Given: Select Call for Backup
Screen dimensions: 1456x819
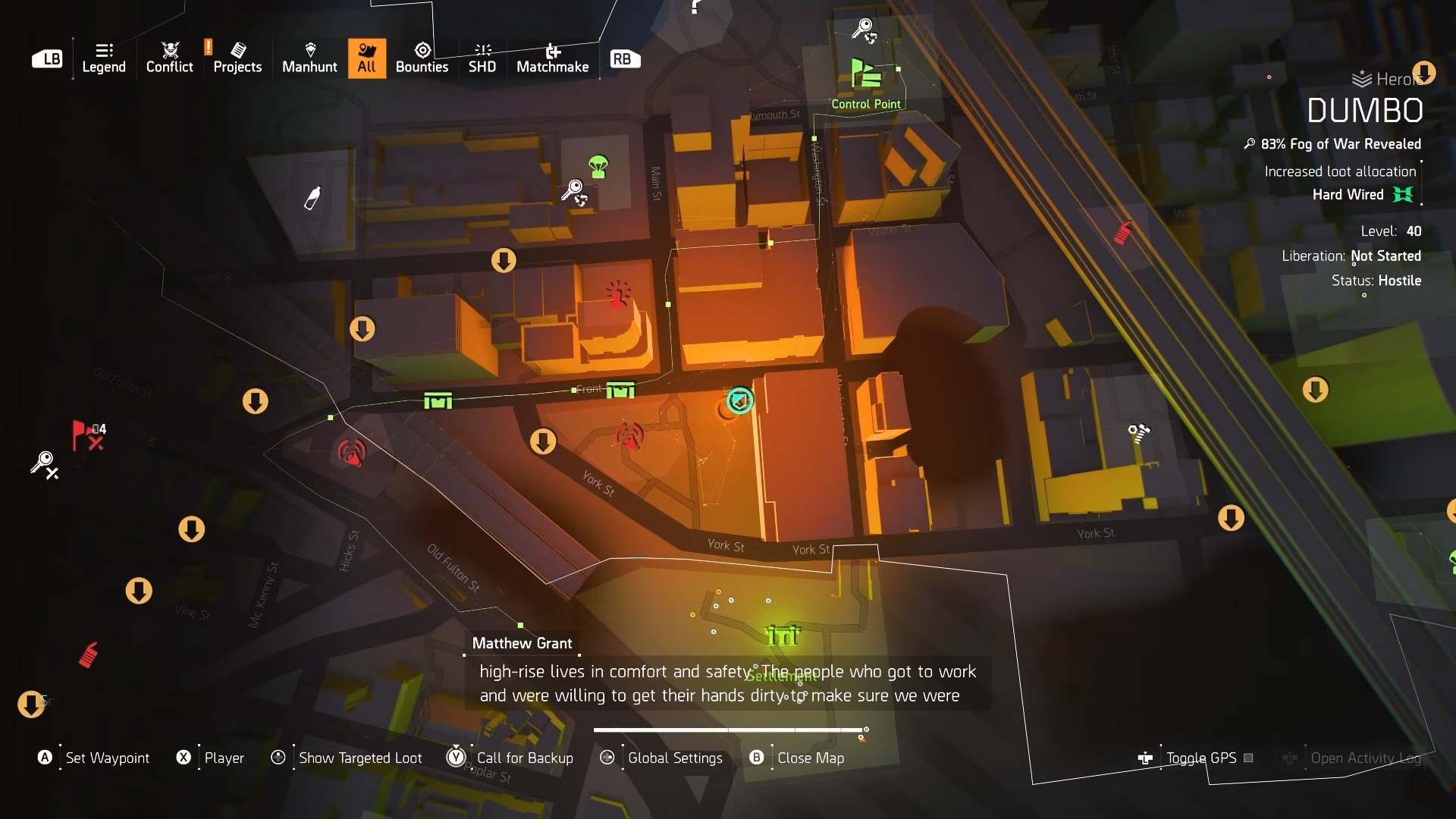Looking at the screenshot, I should point(524,758).
